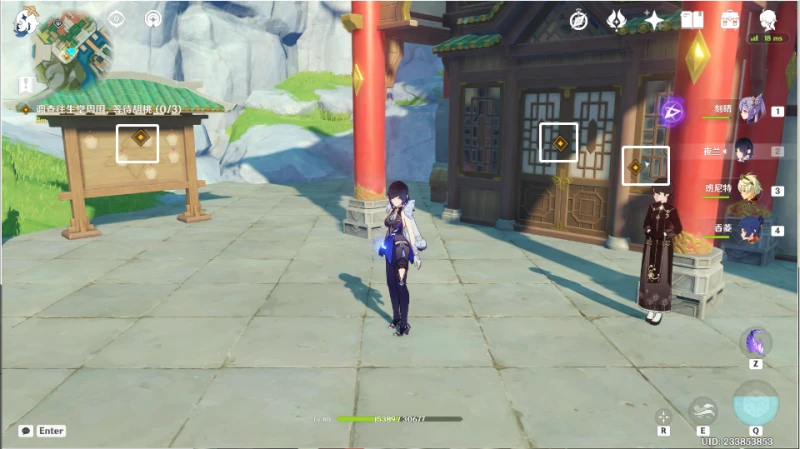
Task: Open the wish four-pointed star icon
Action: [654, 20]
